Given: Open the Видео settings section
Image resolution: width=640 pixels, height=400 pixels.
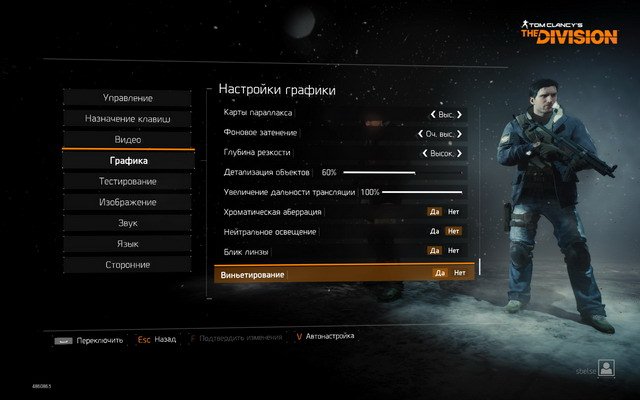Looking at the screenshot, I should tap(127, 140).
